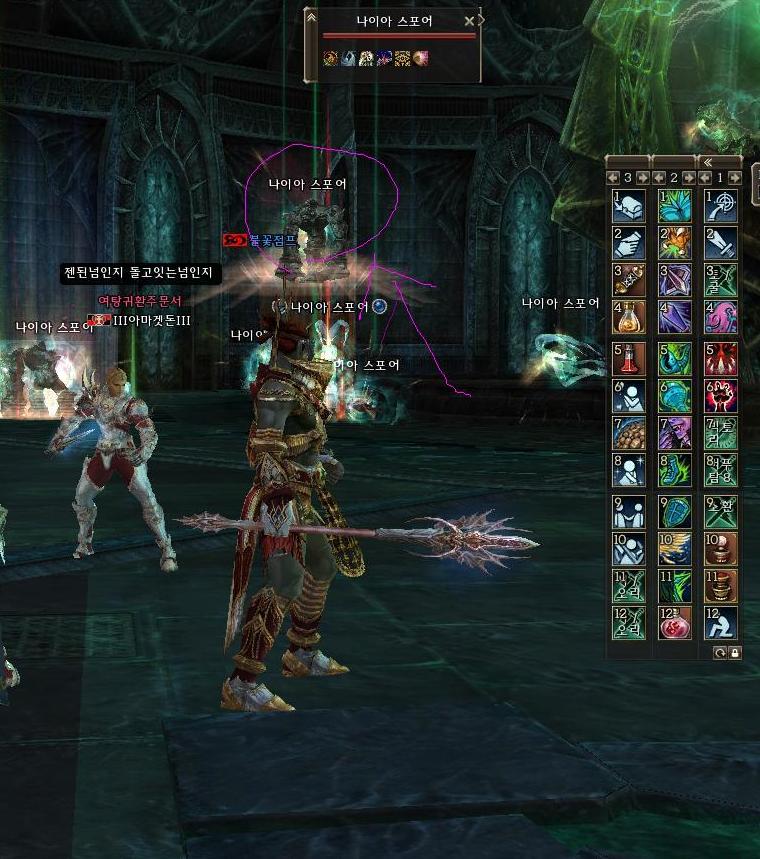Use the red round potion in slot 12
Viewport: 760px width, 859px height.
click(x=675, y=623)
